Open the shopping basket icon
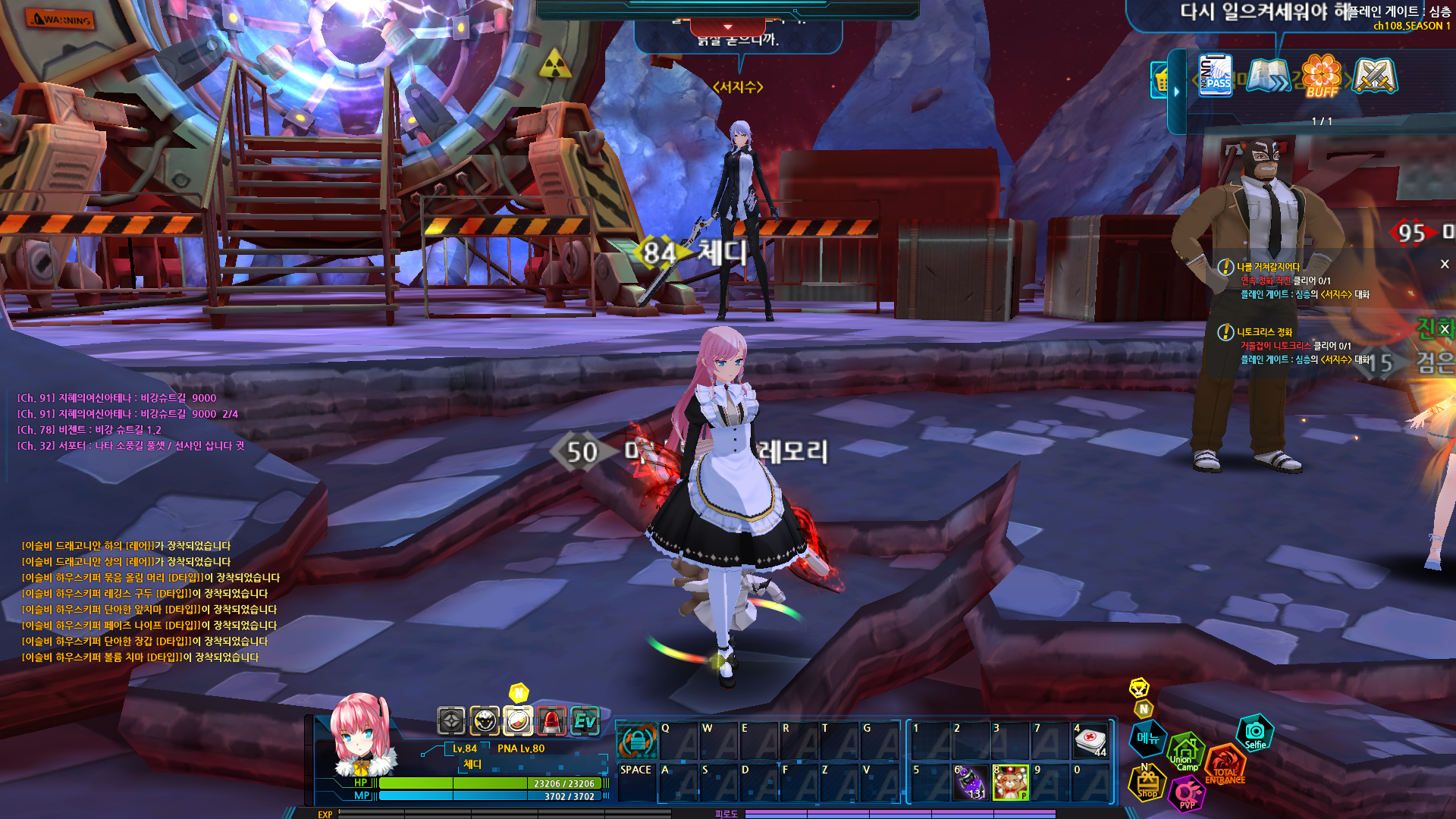Screen dimensions: 1456x819 click(x=1161, y=80)
